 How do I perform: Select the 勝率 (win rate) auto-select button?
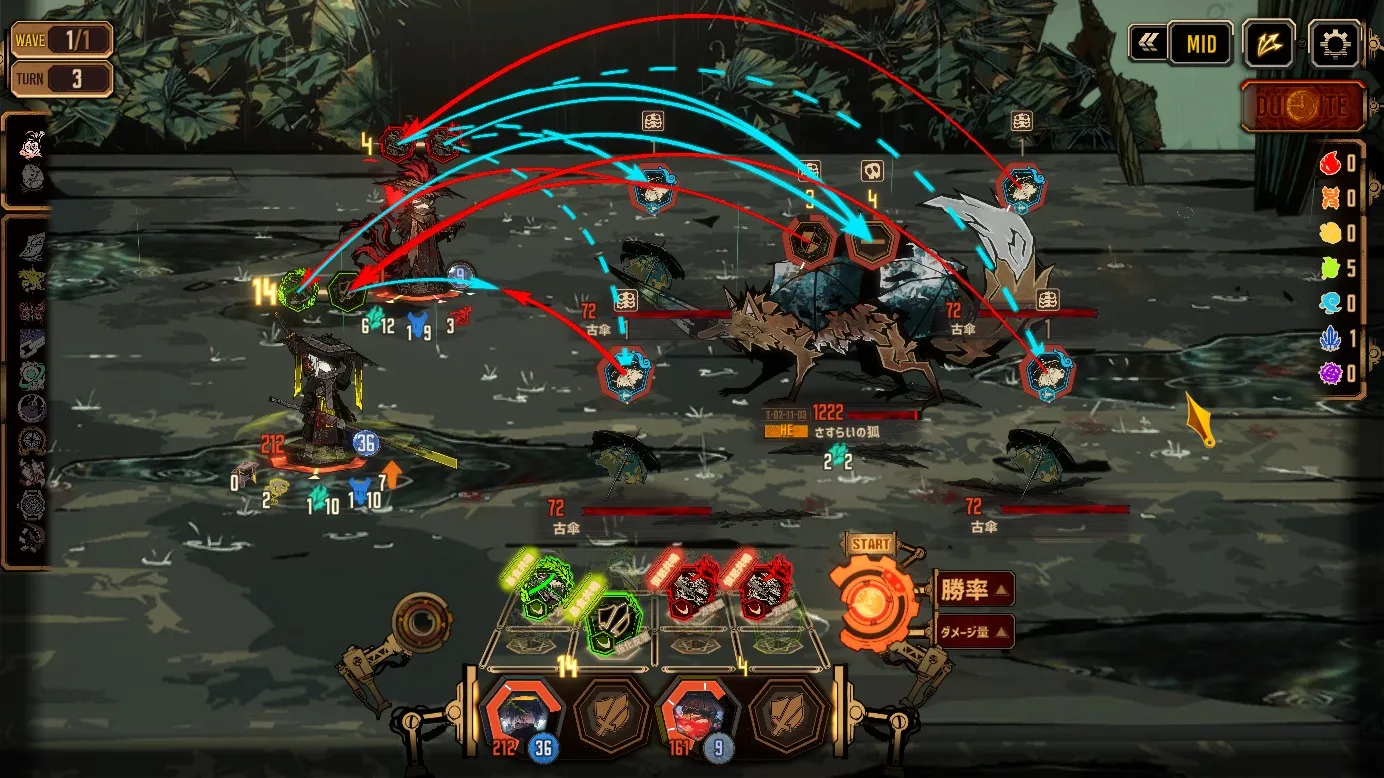pyautogui.click(x=972, y=589)
